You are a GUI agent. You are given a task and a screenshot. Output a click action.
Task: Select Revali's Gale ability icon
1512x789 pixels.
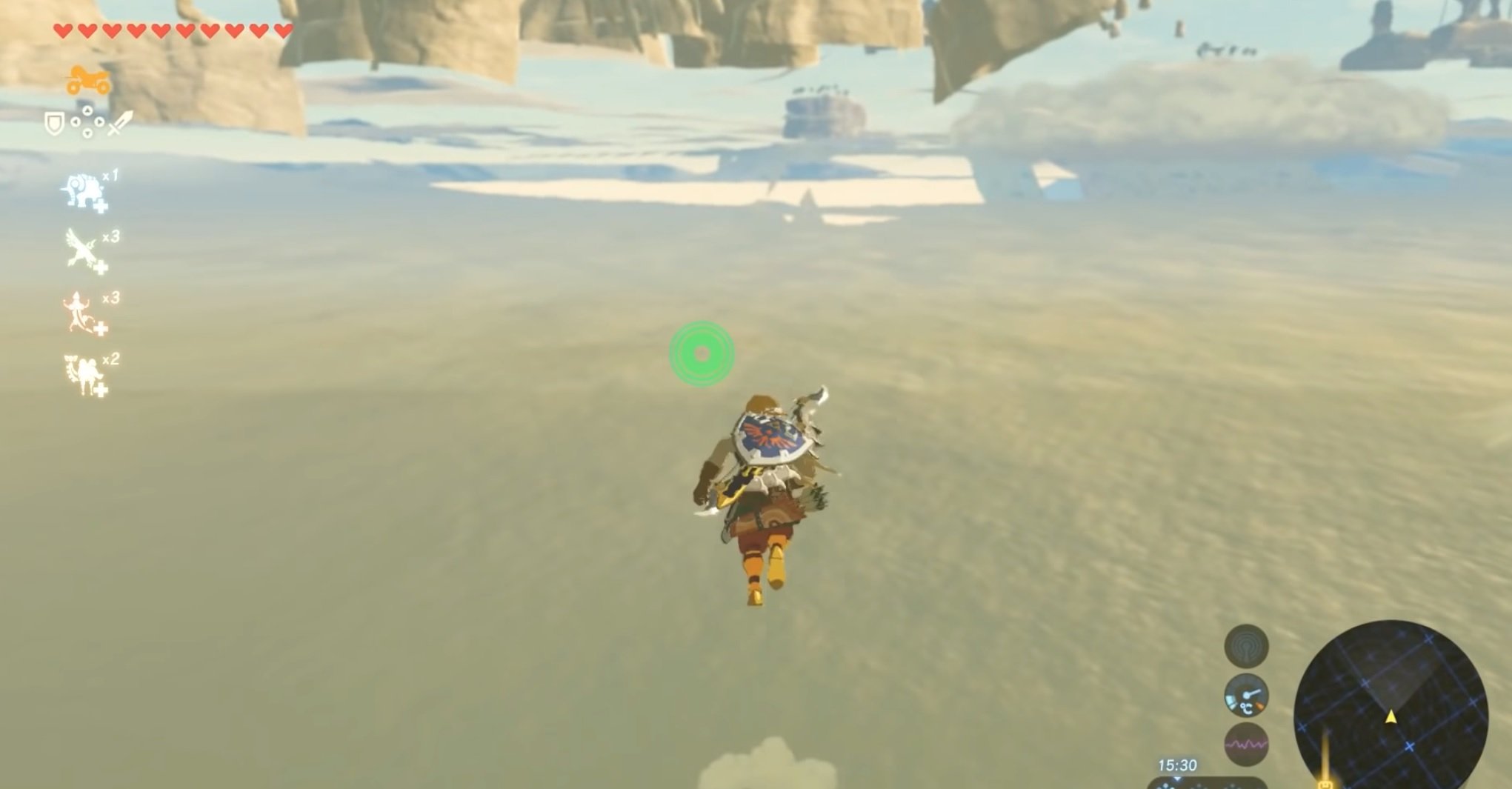(80, 247)
